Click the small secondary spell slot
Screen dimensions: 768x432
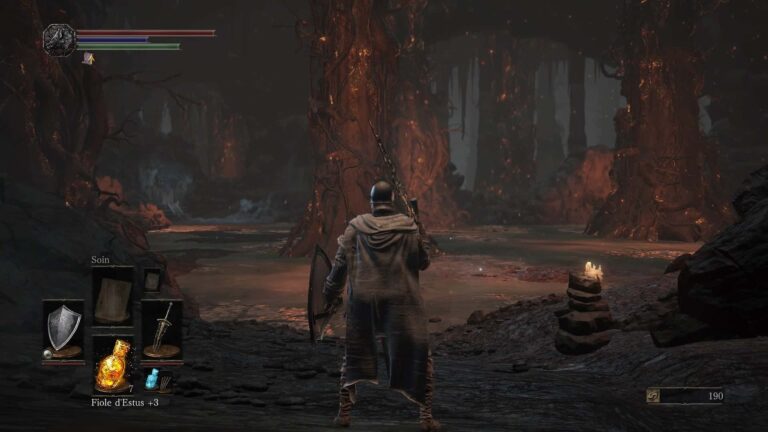152,279
